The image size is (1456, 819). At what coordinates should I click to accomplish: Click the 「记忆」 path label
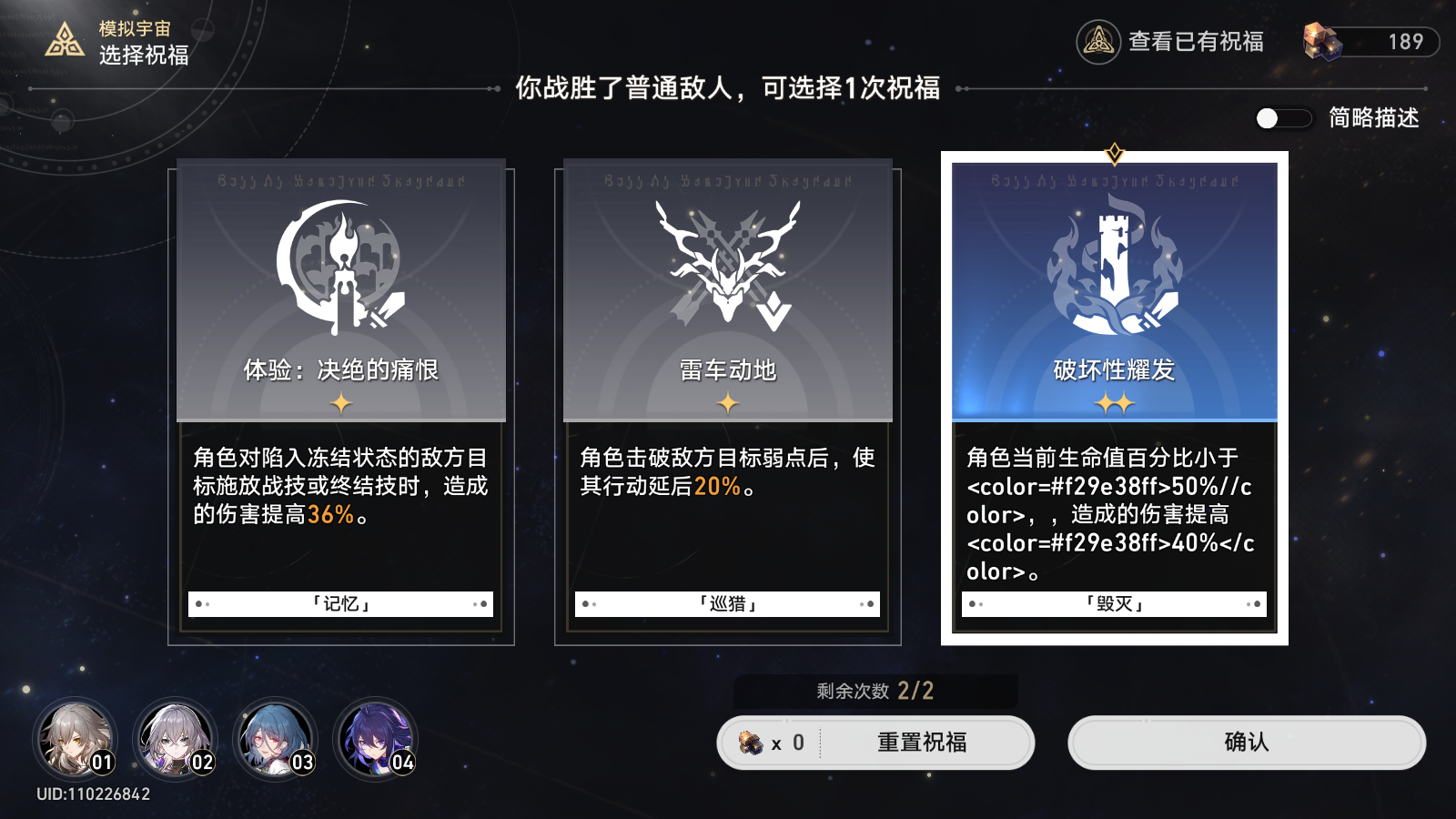(x=339, y=602)
